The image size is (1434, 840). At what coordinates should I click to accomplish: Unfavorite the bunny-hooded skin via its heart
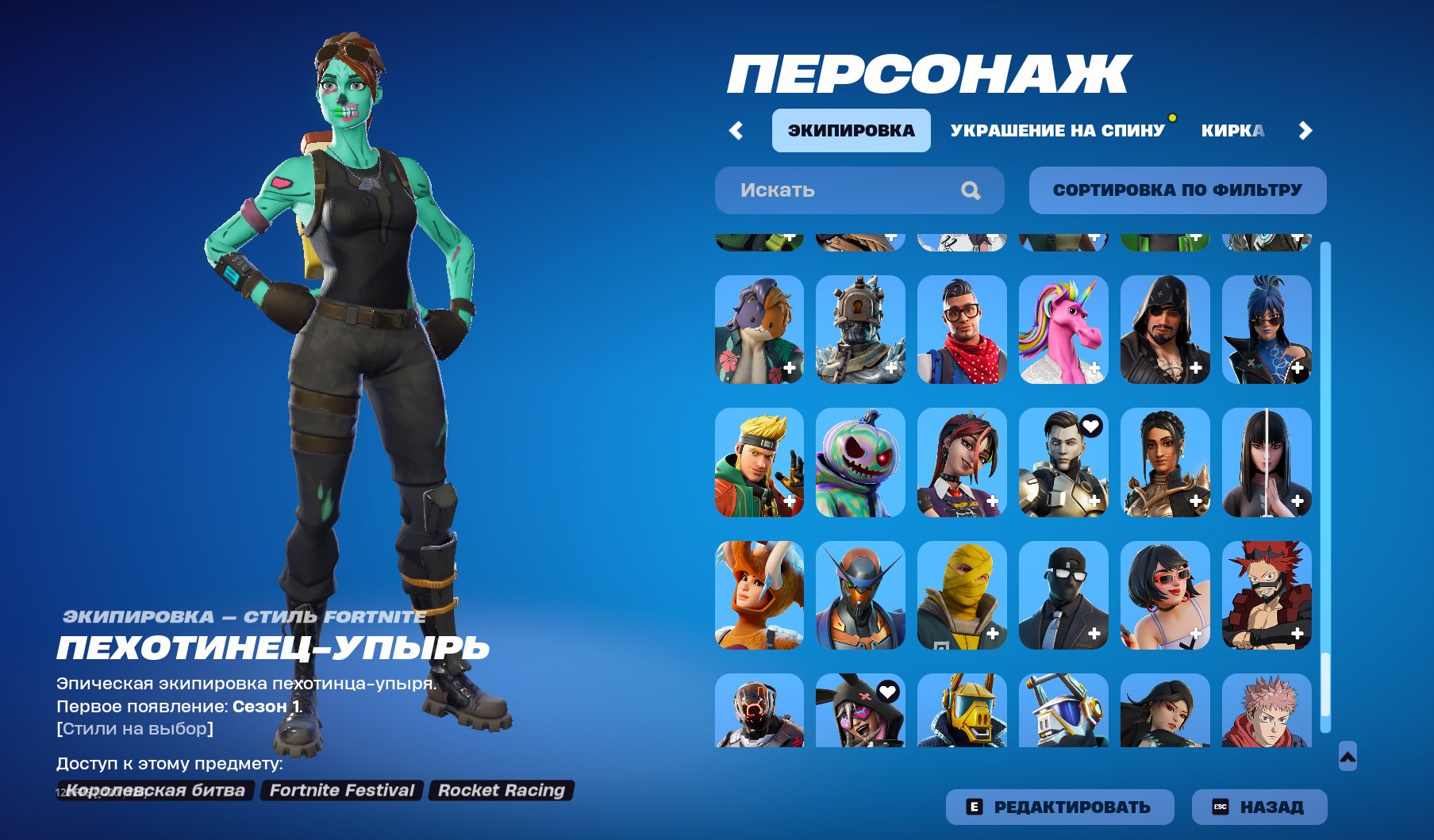(888, 692)
